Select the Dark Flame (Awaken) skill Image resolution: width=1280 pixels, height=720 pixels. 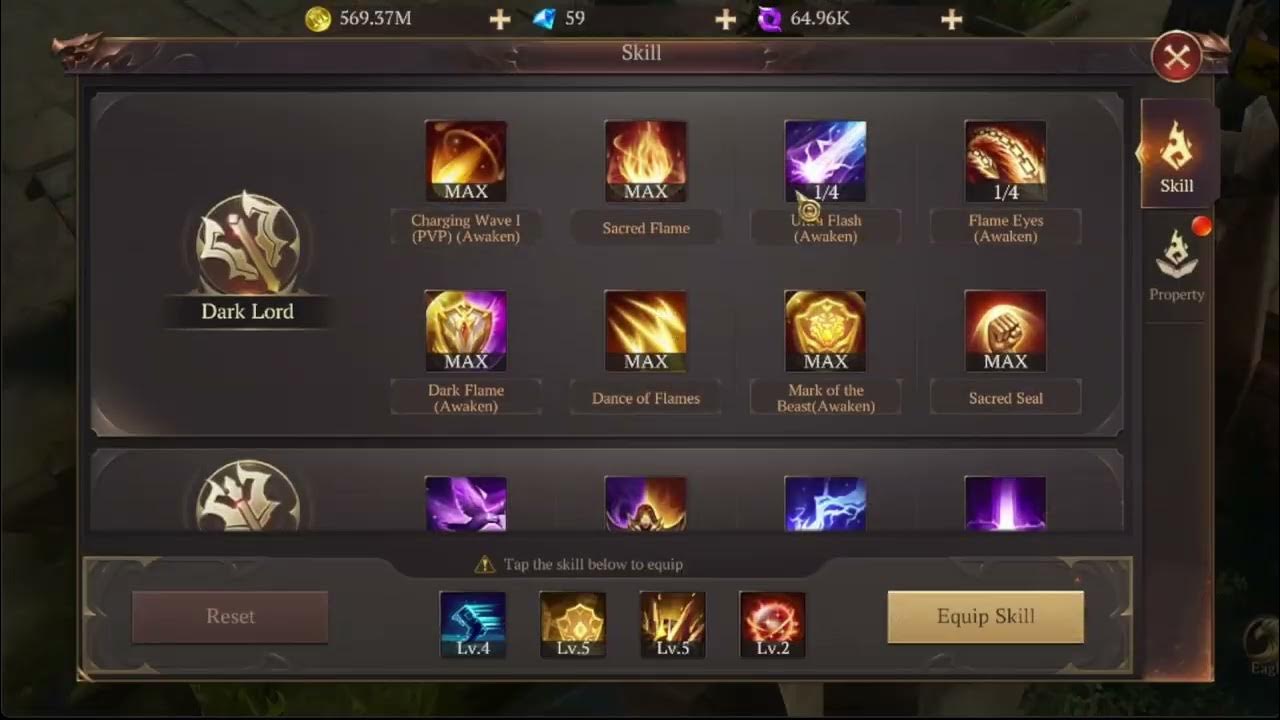(x=465, y=330)
